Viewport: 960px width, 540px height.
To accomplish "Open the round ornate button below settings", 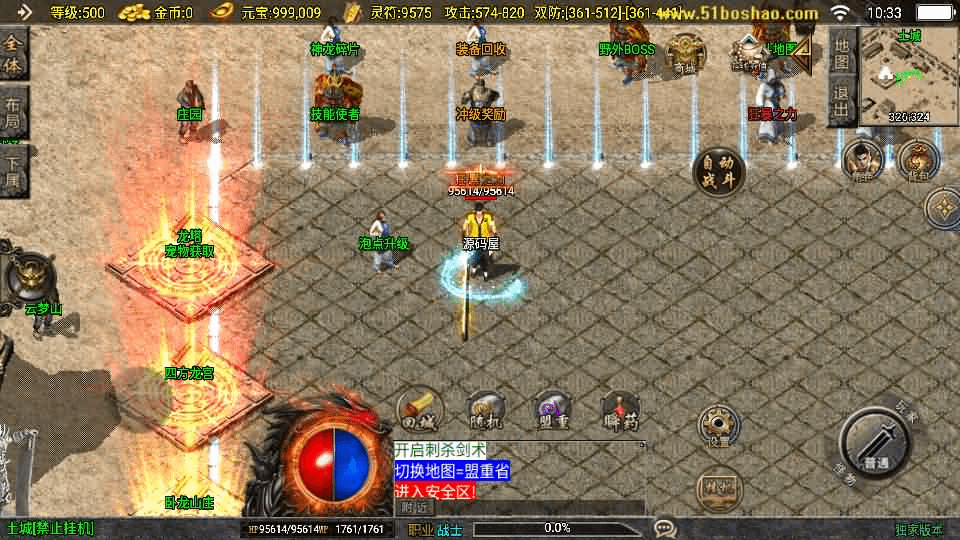I will 718,489.
